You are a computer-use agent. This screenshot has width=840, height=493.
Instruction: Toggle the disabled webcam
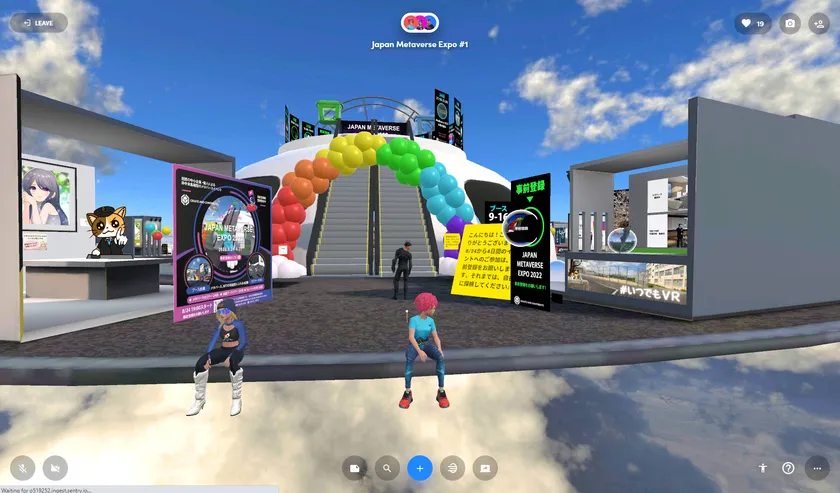[54, 467]
